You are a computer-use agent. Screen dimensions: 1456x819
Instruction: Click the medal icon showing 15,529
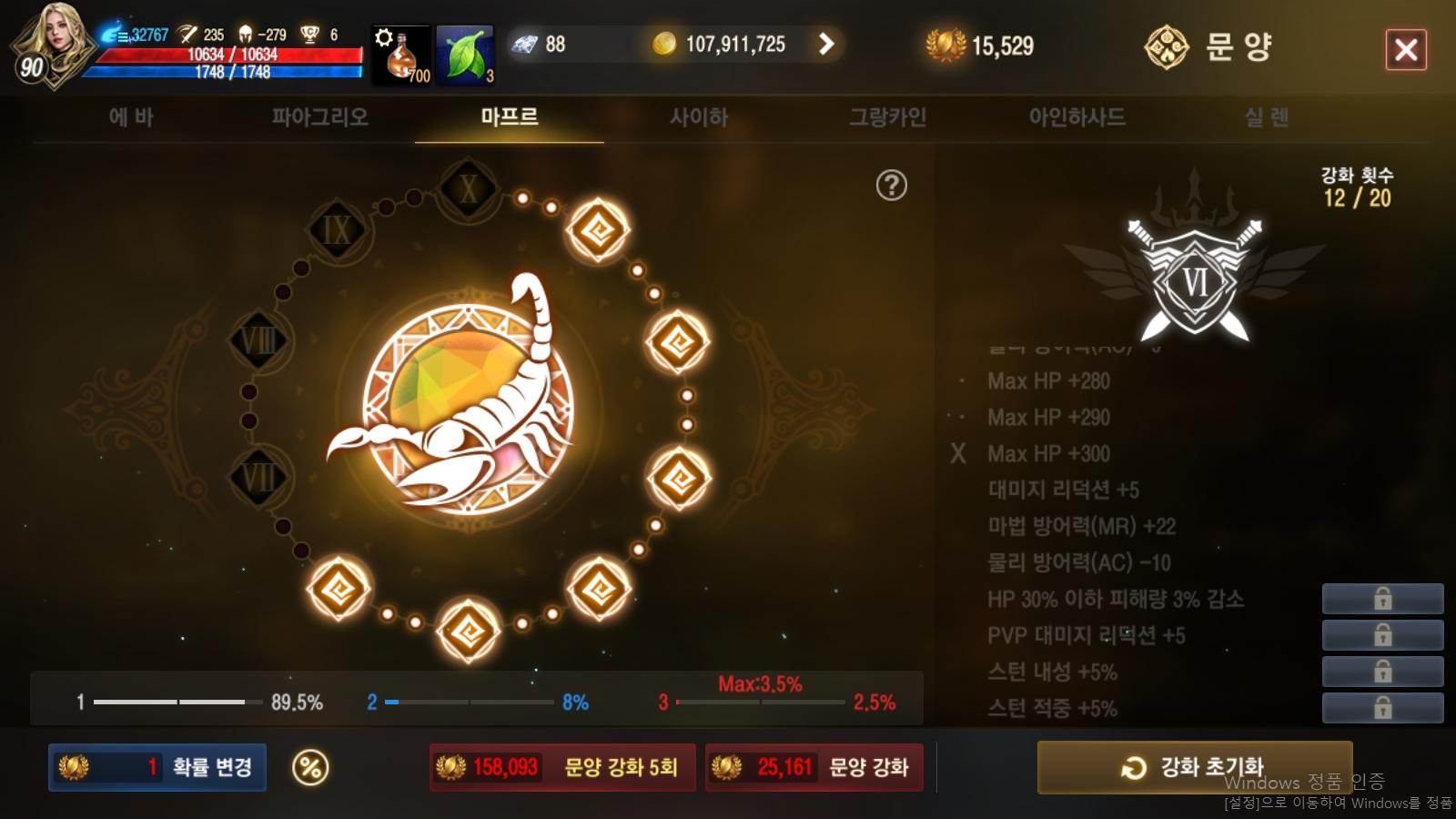[x=946, y=43]
